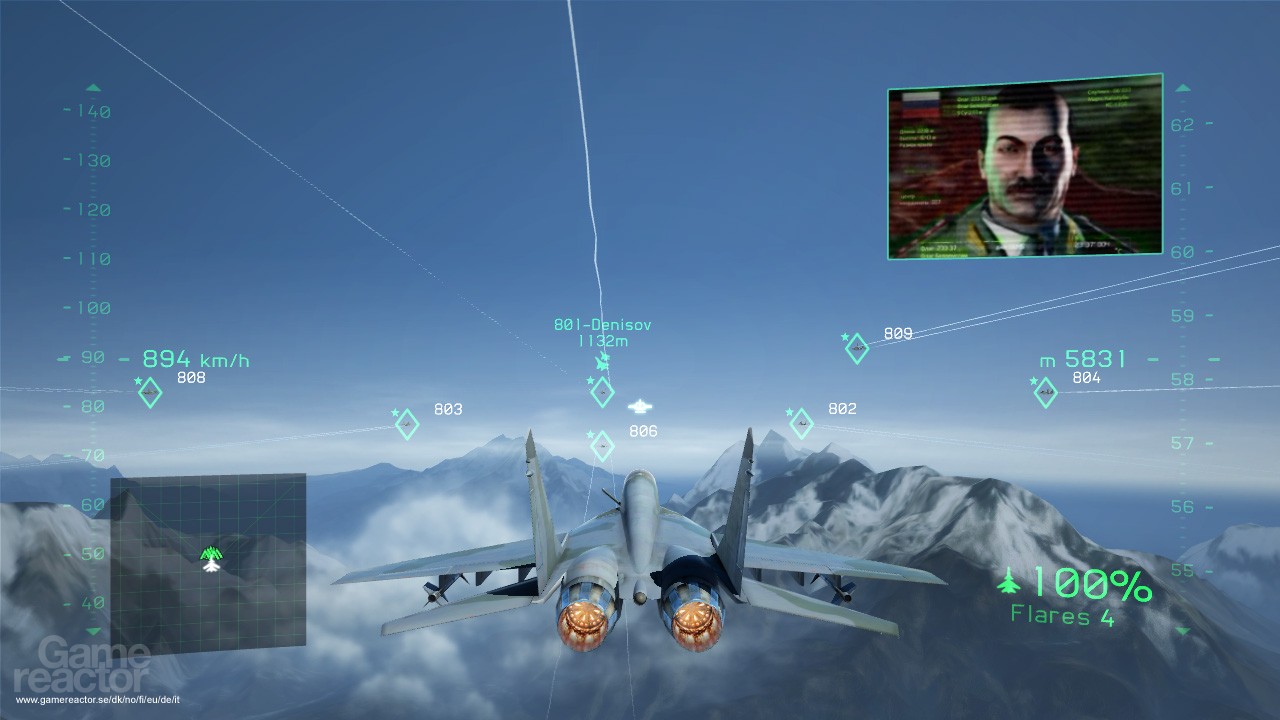Screen dimensions: 1280x720
Task: Click the target marker labeled 806
Action: point(602,446)
